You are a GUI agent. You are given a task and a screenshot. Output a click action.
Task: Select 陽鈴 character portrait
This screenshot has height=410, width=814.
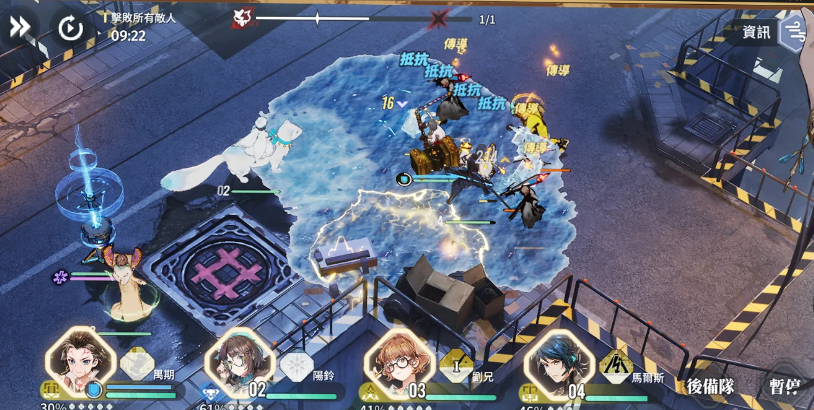239,362
